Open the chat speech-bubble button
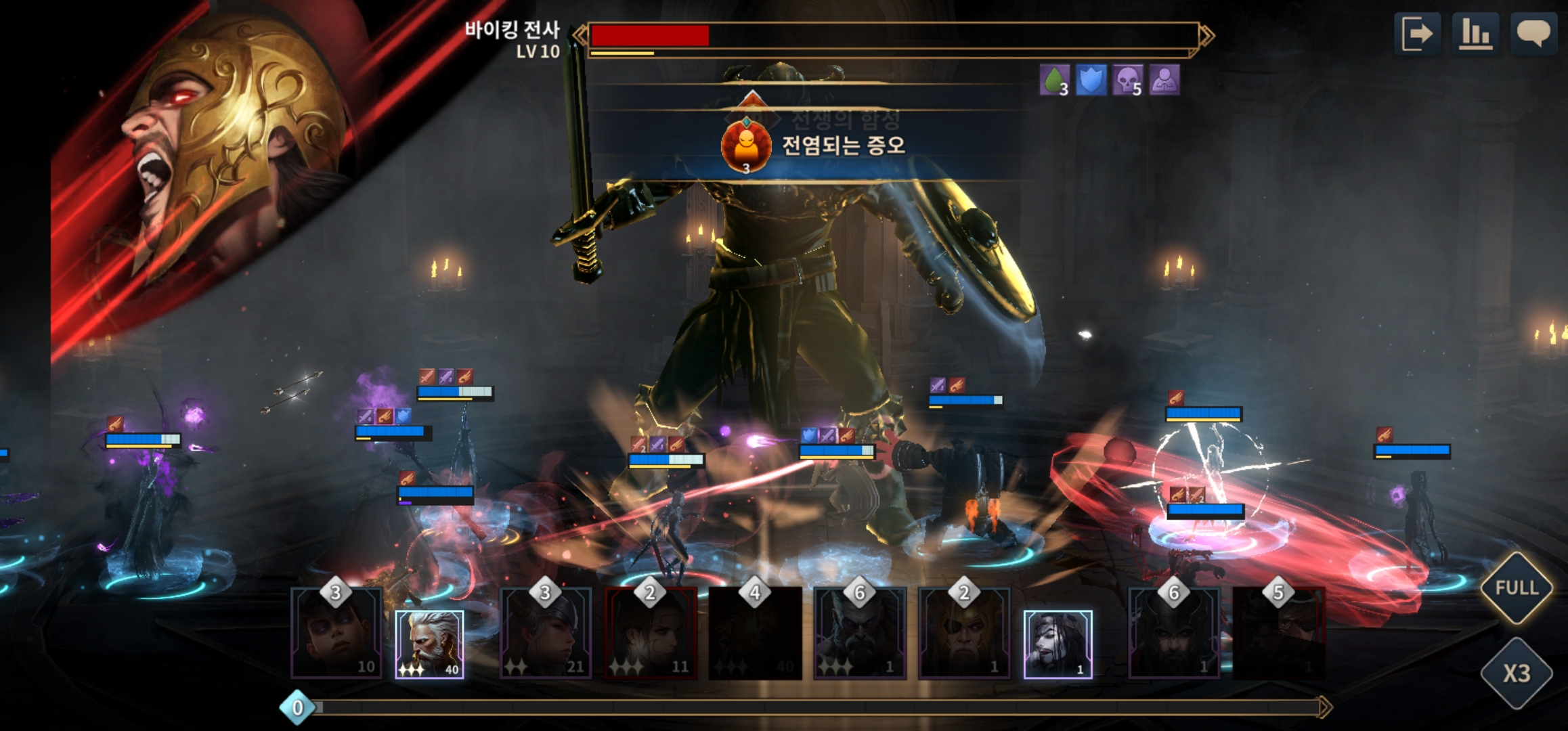The width and height of the screenshot is (1568, 731). click(x=1533, y=33)
